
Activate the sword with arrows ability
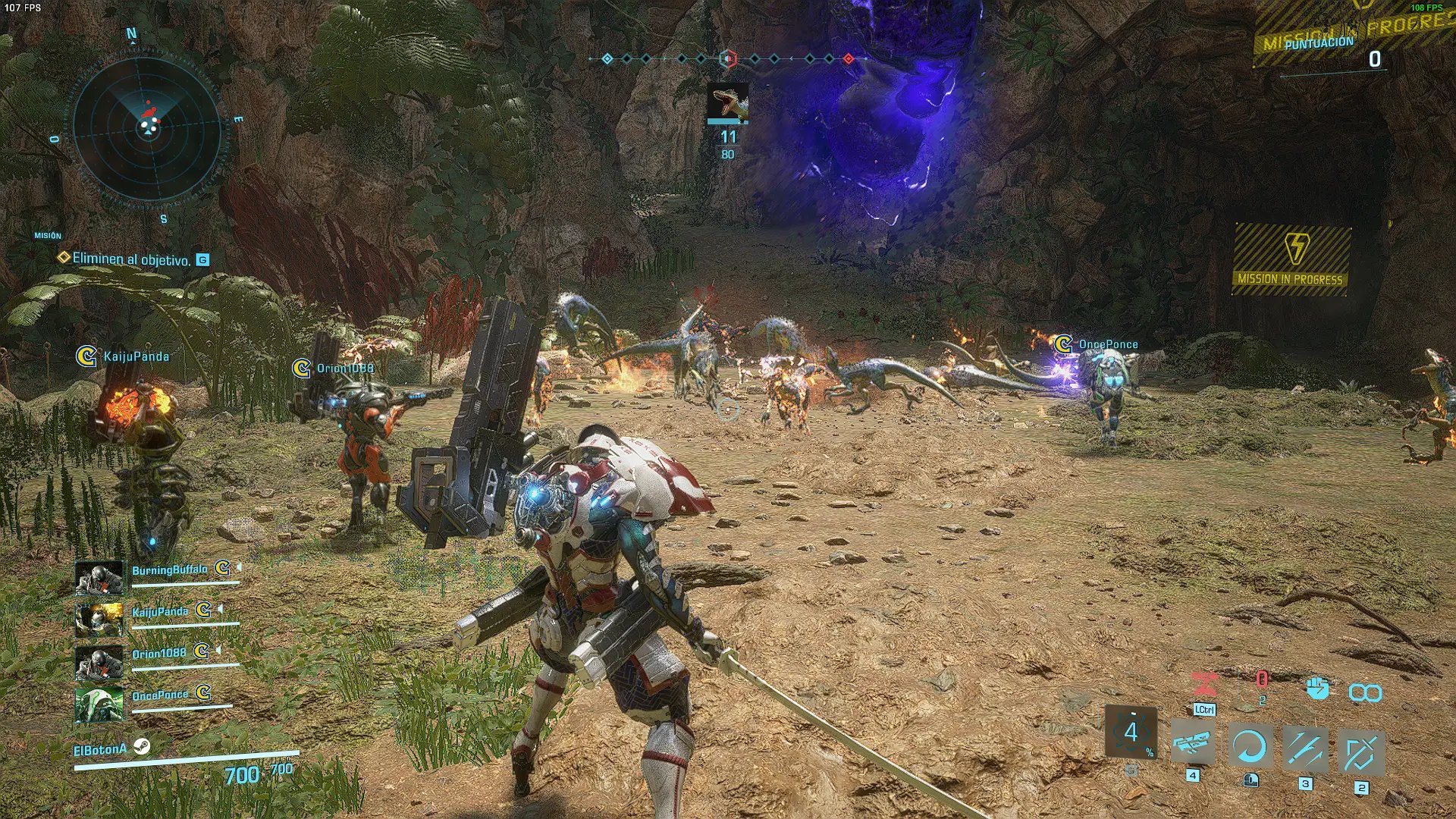click(x=1305, y=749)
